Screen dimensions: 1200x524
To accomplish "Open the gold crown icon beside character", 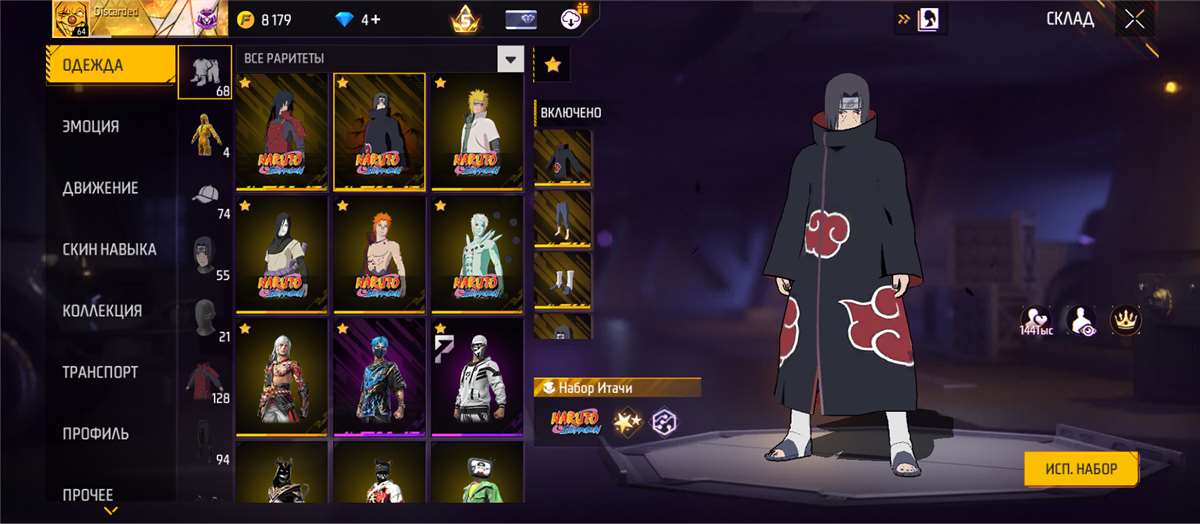I will click(1126, 320).
